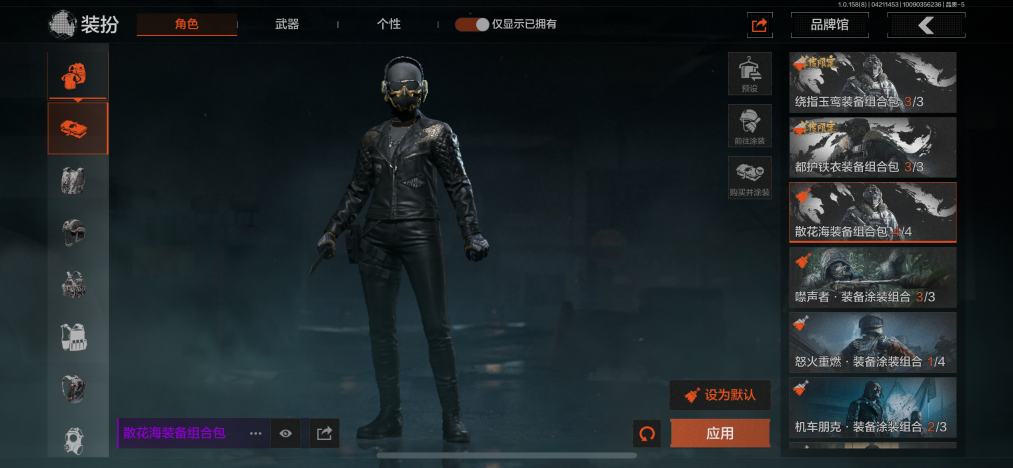
Task: Switch to the 武器 tab
Action: click(287, 24)
